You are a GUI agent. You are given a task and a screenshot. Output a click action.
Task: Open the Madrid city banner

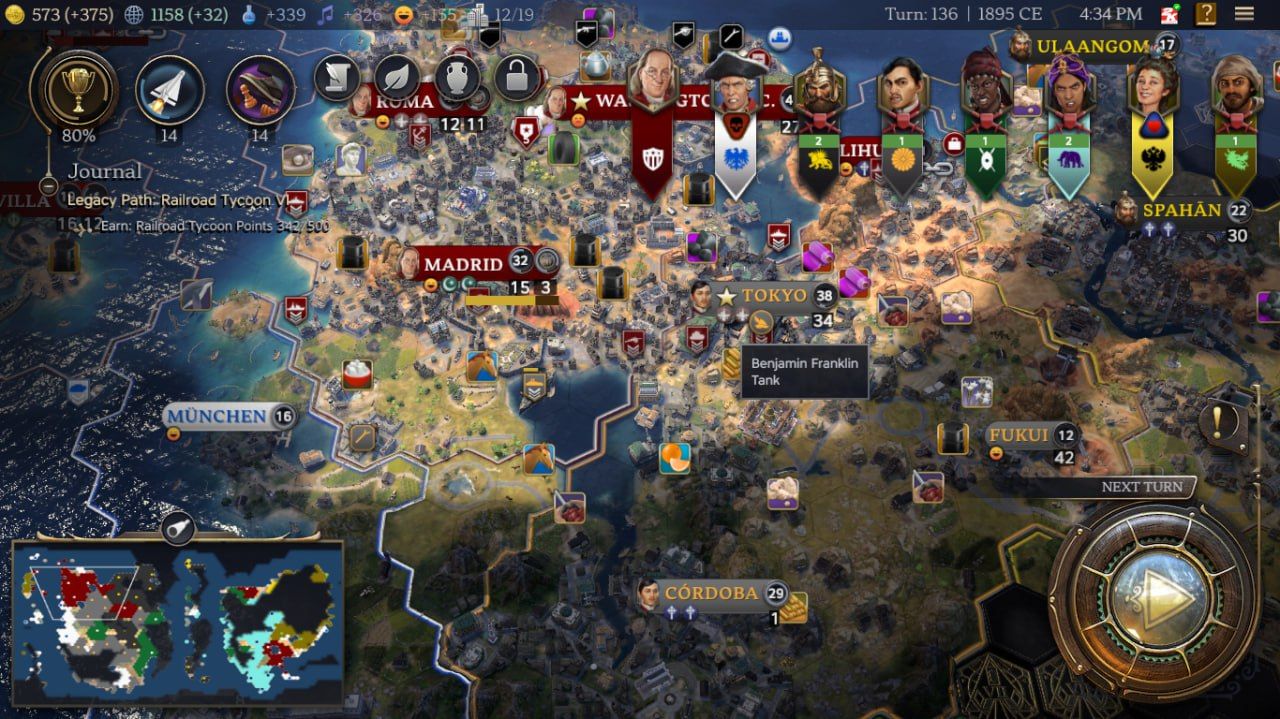(463, 264)
